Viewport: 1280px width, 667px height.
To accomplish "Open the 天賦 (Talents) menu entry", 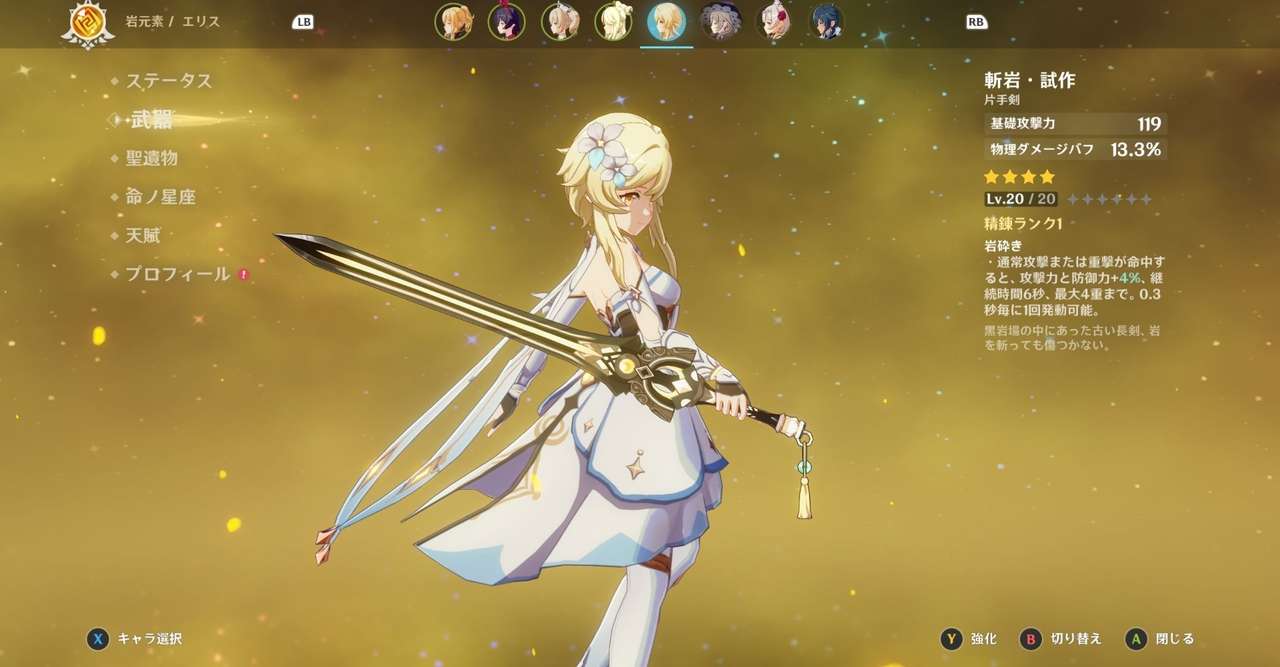I will 142,236.
